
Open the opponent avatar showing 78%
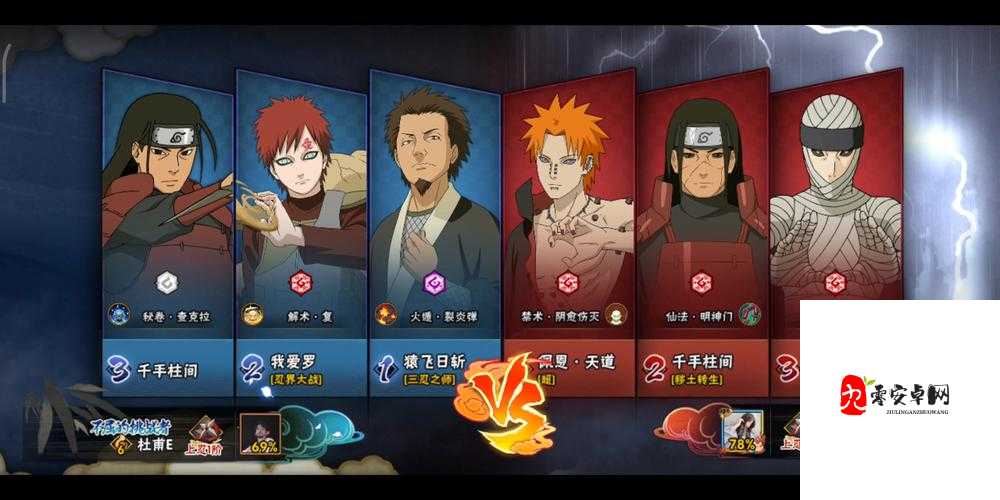point(741,432)
